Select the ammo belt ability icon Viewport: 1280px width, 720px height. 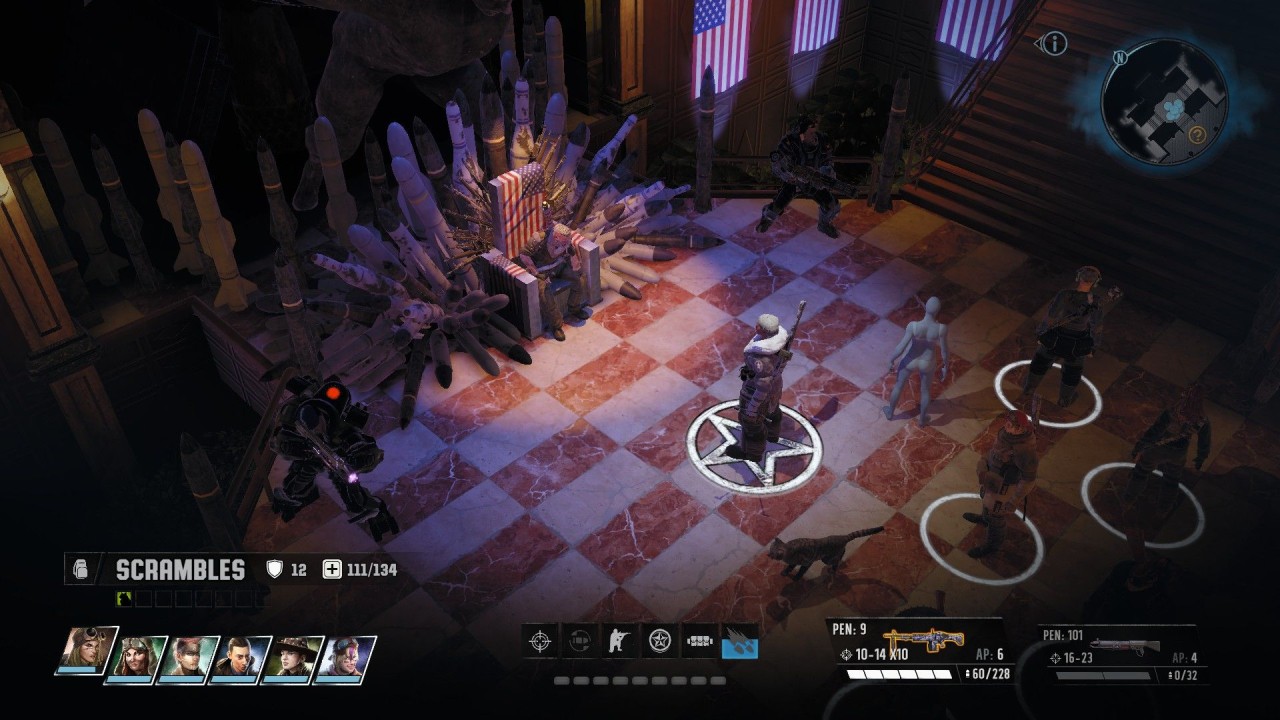[x=699, y=640]
